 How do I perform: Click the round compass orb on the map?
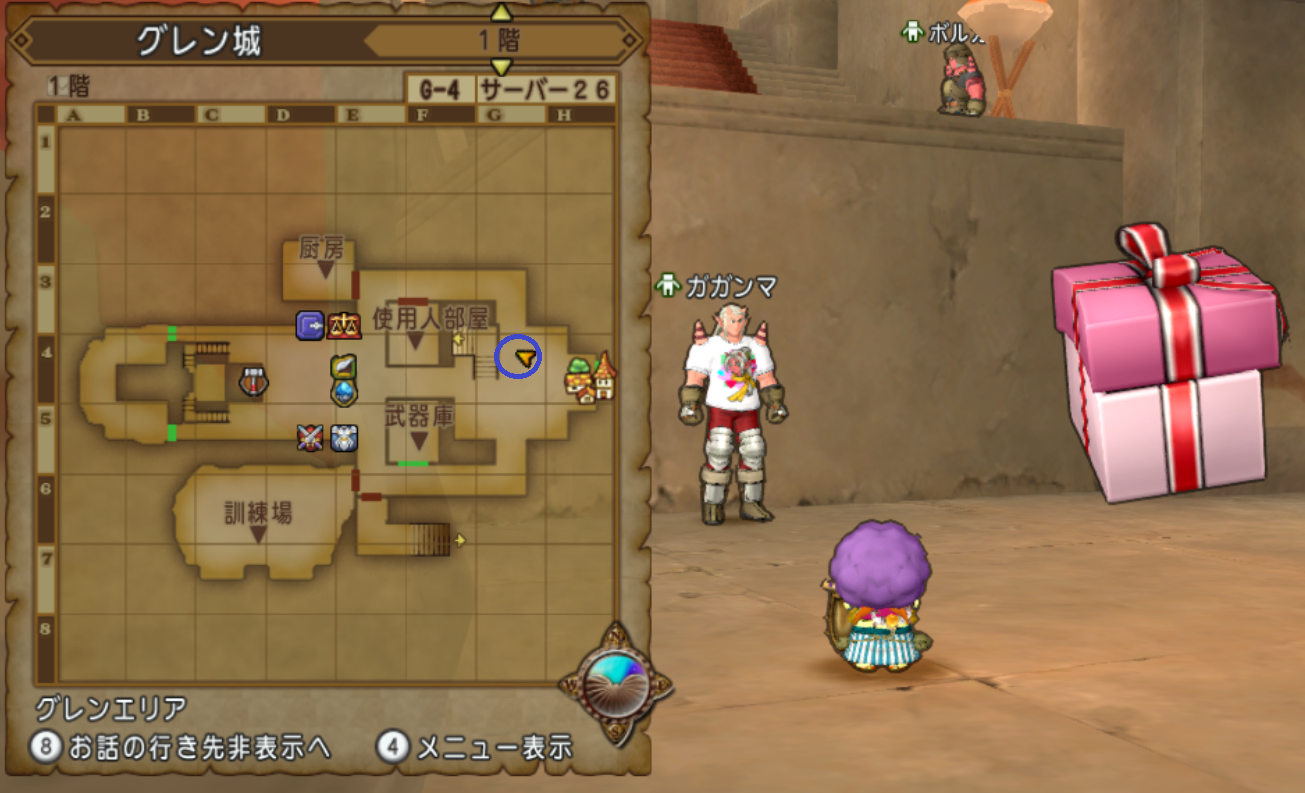click(616, 685)
